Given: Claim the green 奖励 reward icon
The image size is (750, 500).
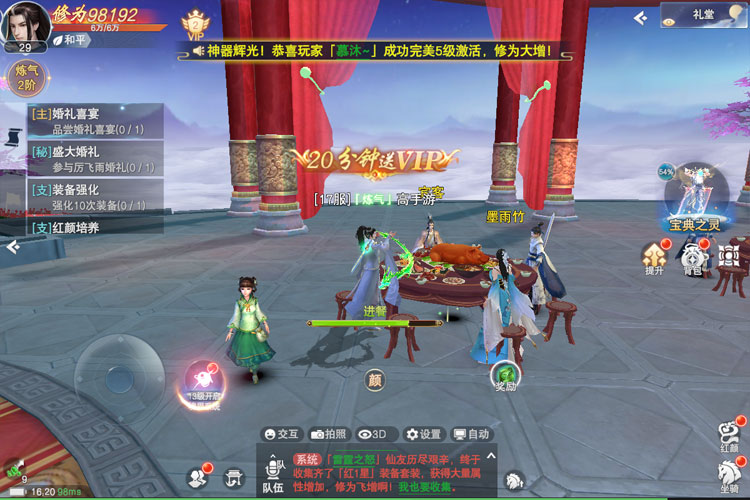Looking at the screenshot, I should 506,376.
